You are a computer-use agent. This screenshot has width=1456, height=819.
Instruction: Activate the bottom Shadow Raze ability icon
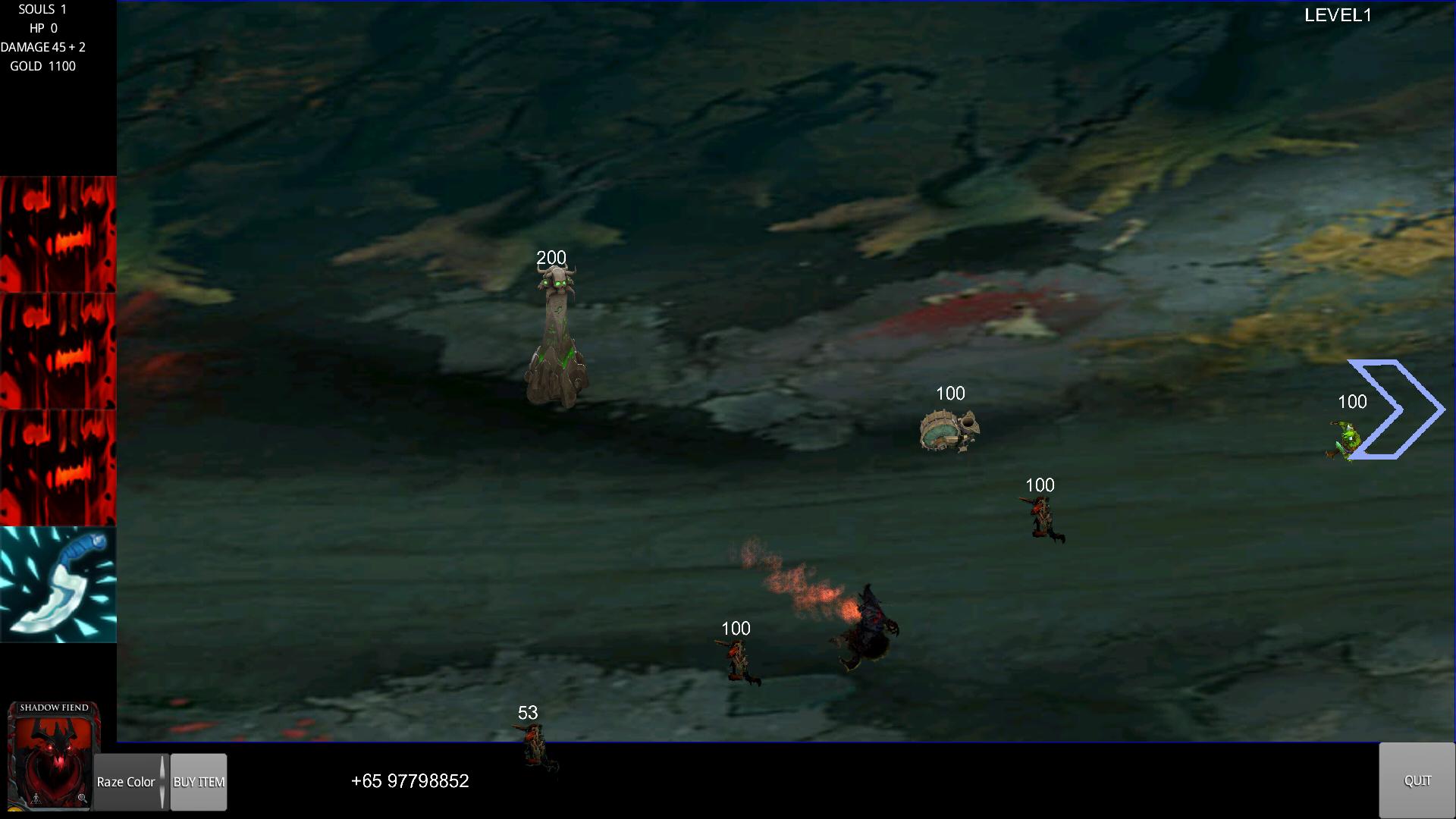click(x=58, y=466)
